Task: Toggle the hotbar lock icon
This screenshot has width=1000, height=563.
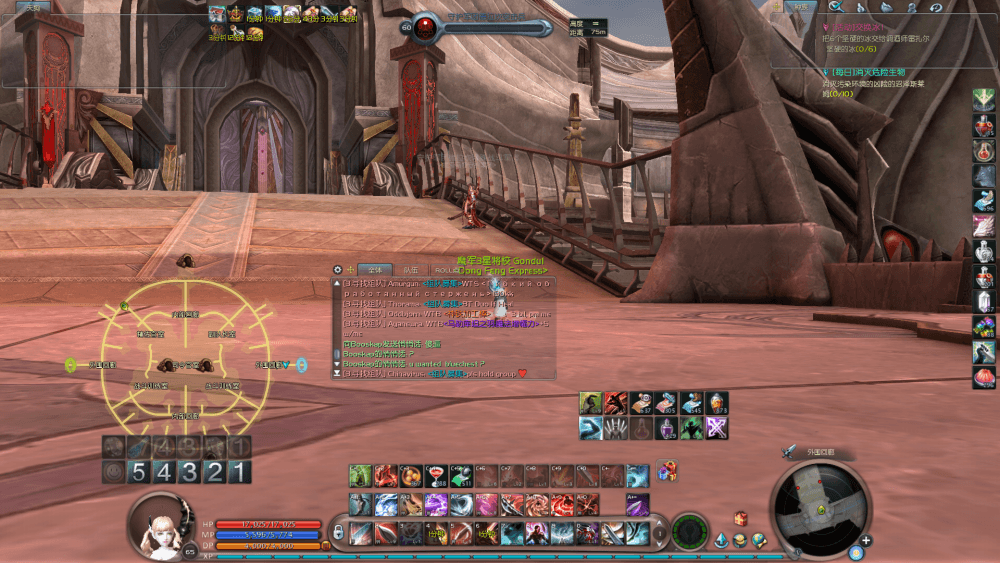Action: 338,530
